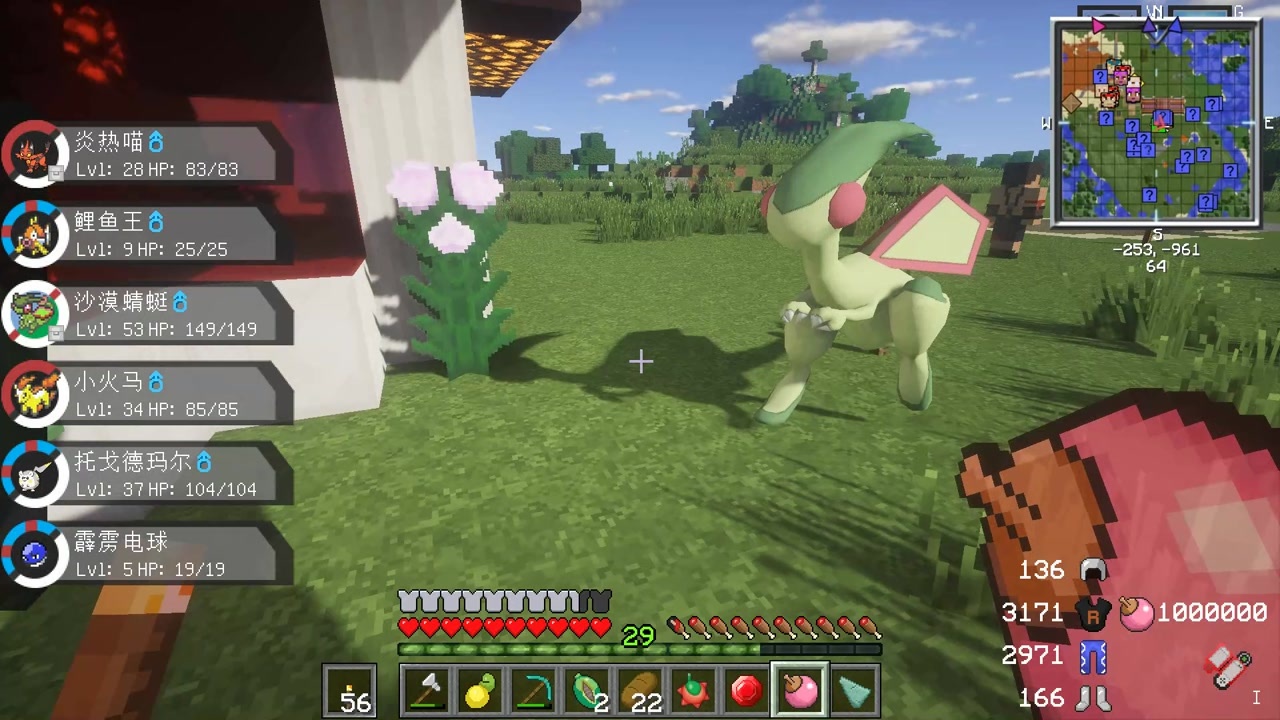Choose 鲤鱼王 from the party sidebar

click(150, 234)
